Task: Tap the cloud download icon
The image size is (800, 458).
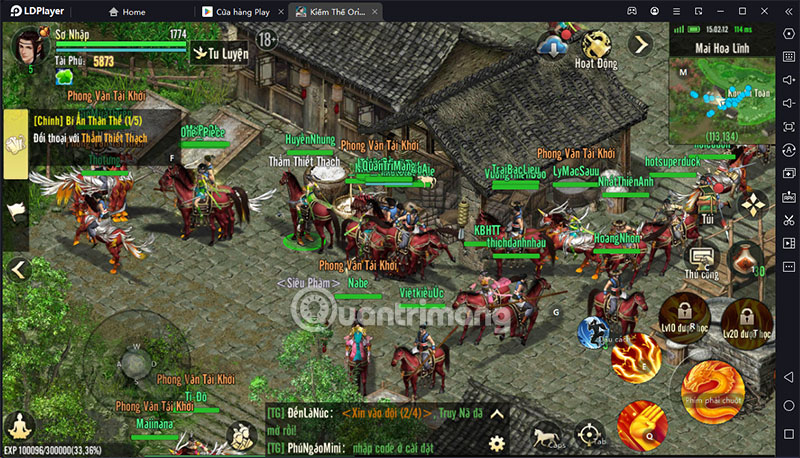Action: [551, 44]
